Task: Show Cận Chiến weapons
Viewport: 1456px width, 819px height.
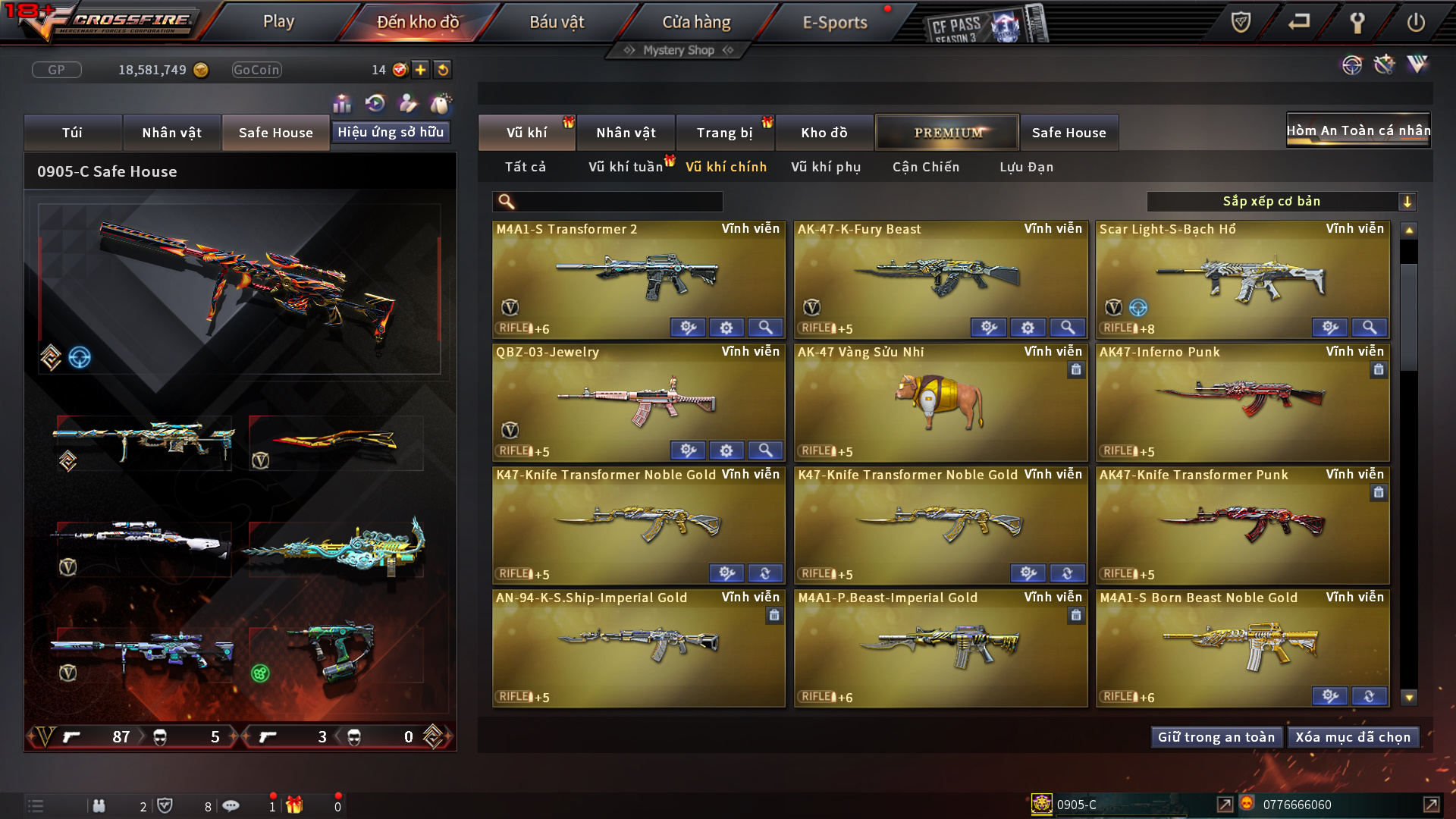Action: (x=926, y=167)
